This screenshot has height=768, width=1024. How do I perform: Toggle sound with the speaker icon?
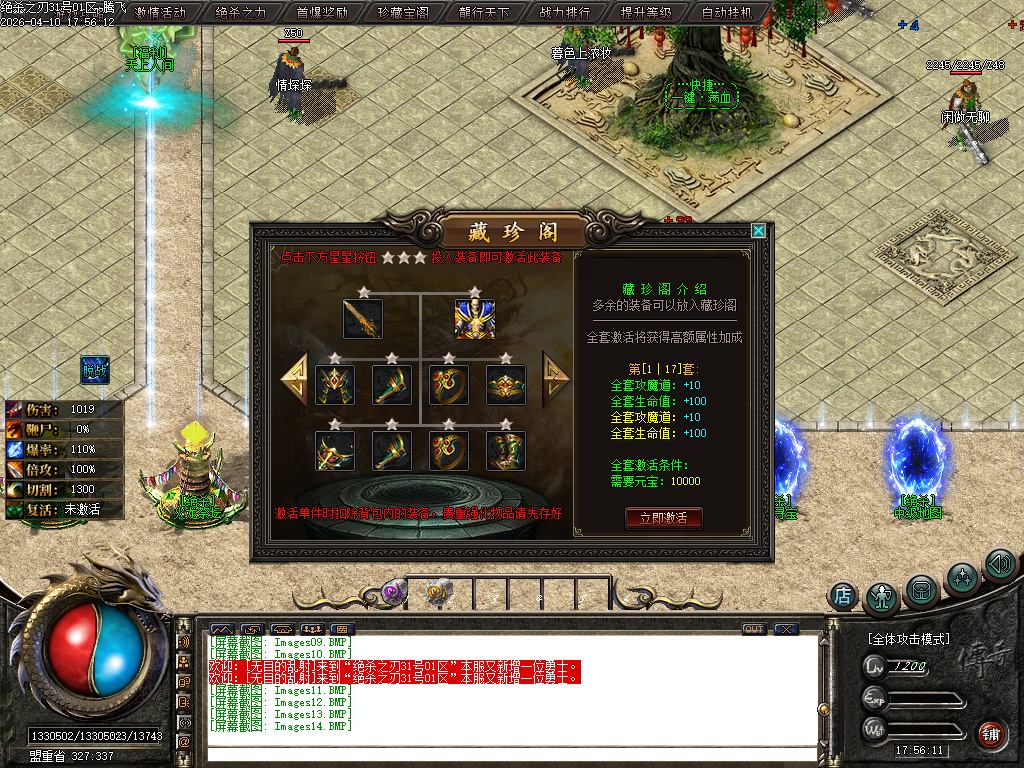pos(1000,565)
